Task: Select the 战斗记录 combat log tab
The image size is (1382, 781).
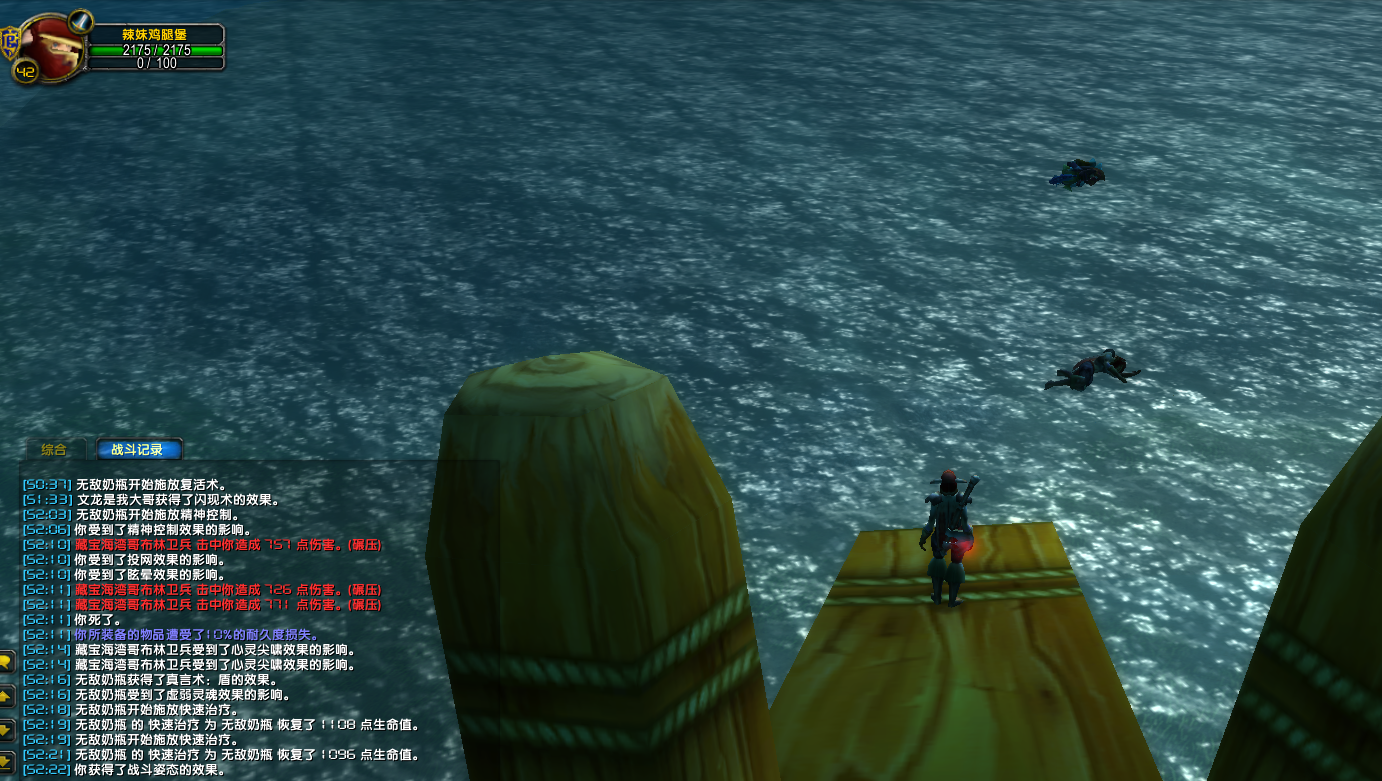Action: [x=137, y=450]
